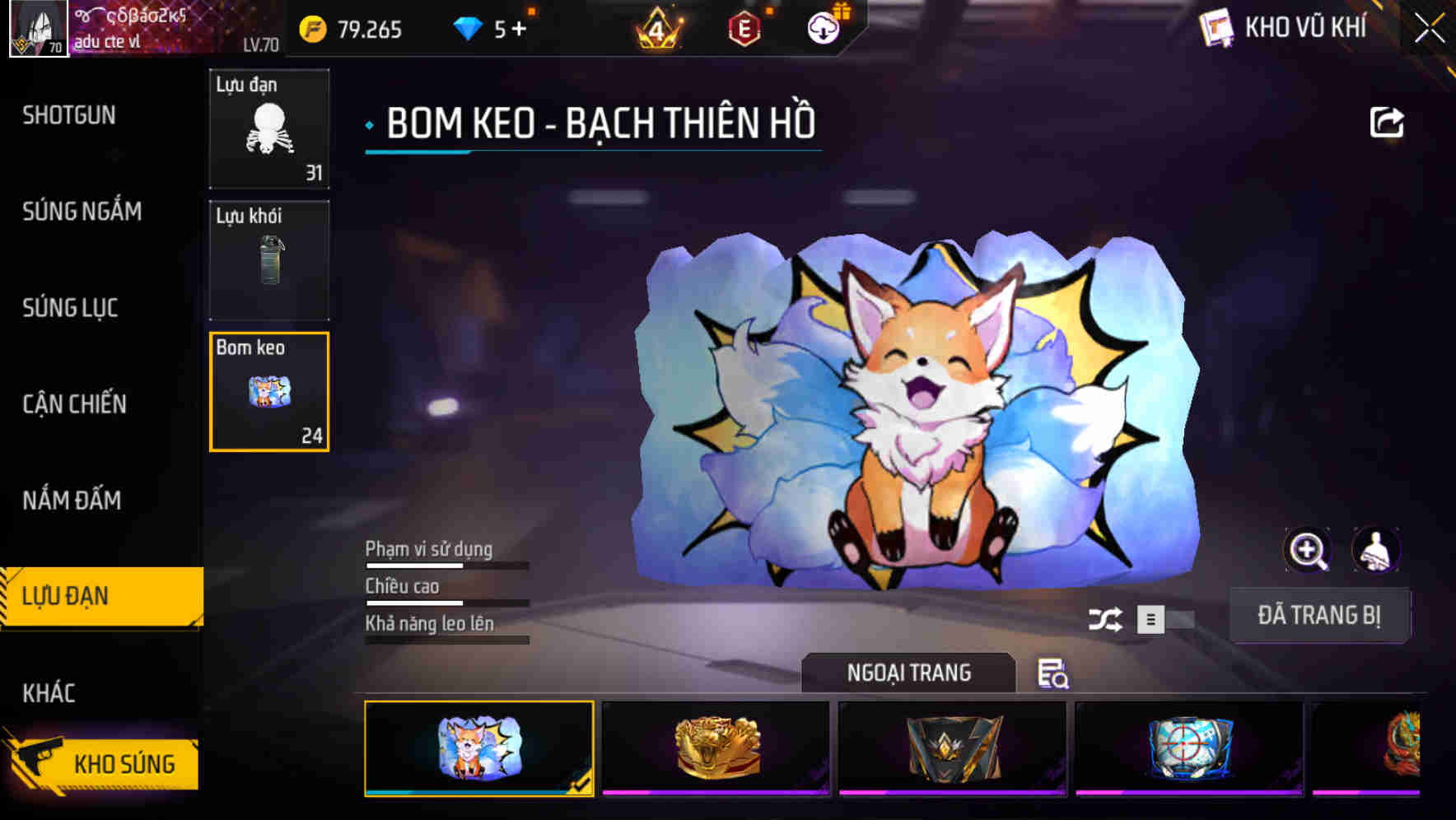Screen dimensions: 1456x820
Task: Click the Pham vi su dung stat bar
Action: tap(445, 568)
